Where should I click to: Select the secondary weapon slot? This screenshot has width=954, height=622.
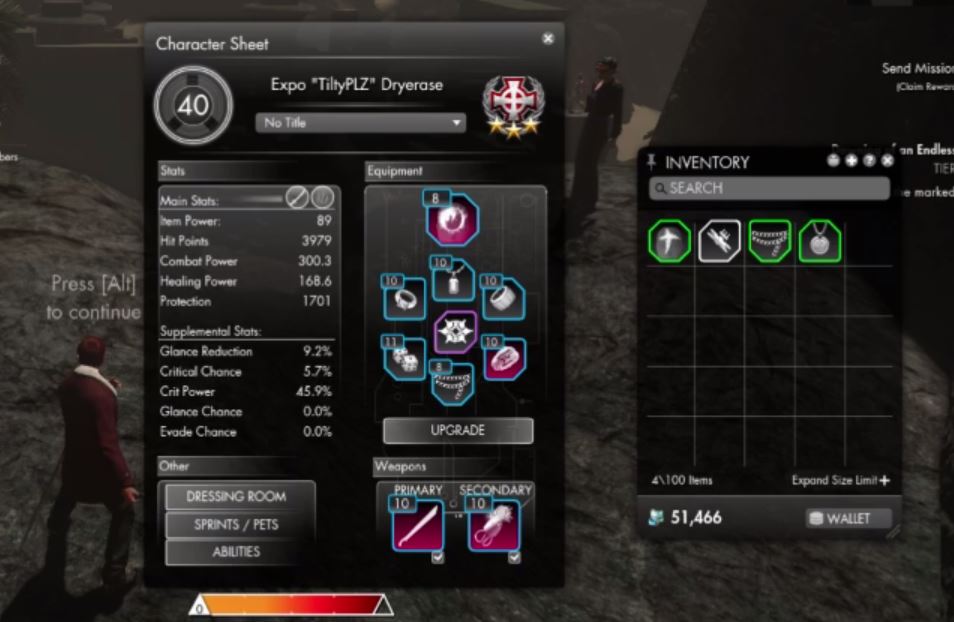[x=494, y=524]
